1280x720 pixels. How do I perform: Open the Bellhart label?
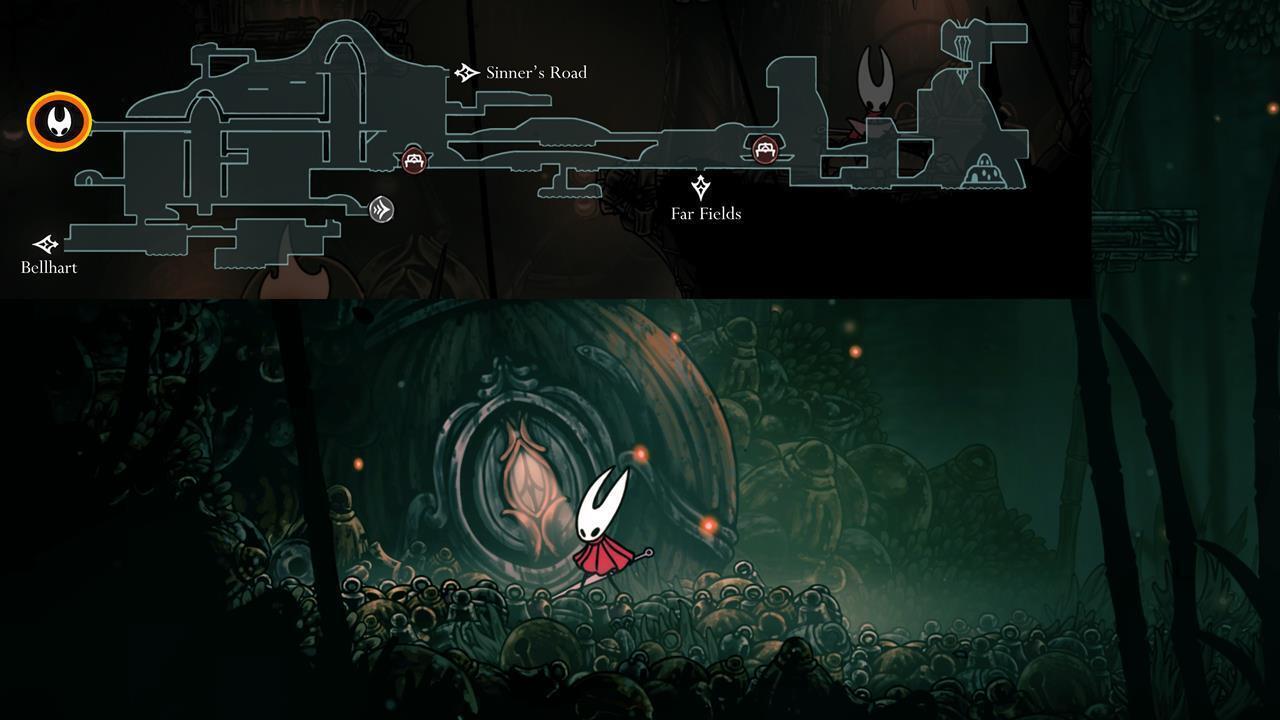click(48, 267)
